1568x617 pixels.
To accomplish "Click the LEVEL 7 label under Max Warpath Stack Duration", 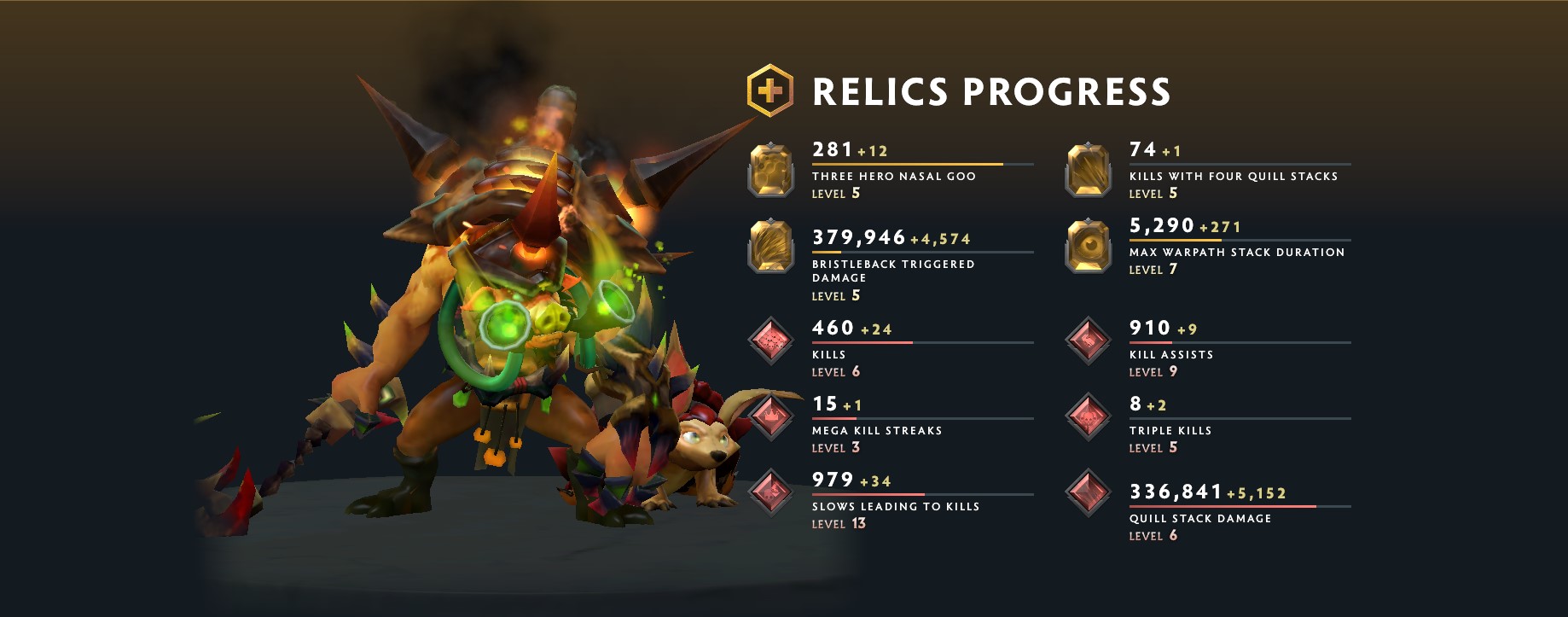I will [1154, 269].
